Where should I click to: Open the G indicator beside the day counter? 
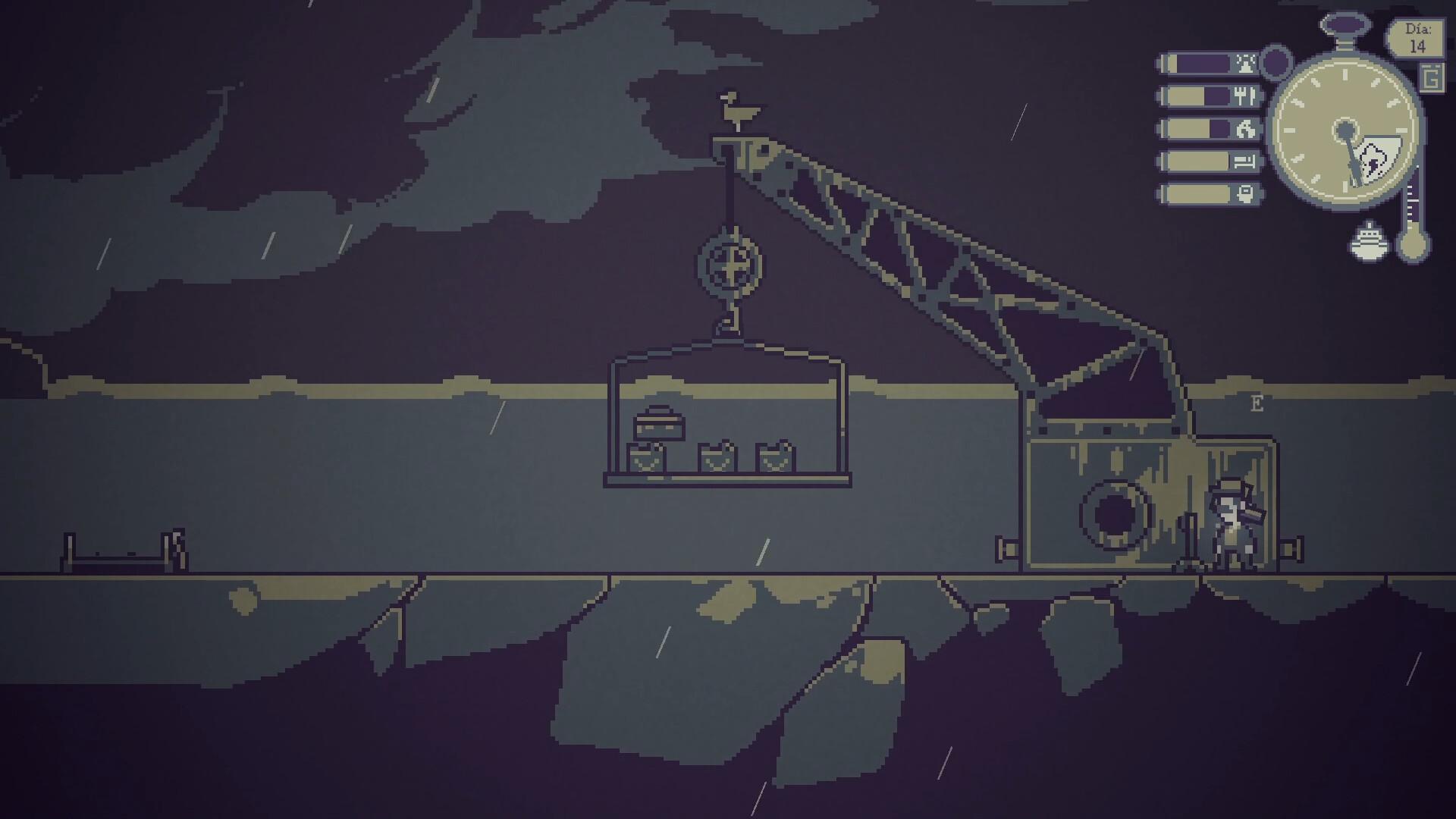(x=1432, y=78)
